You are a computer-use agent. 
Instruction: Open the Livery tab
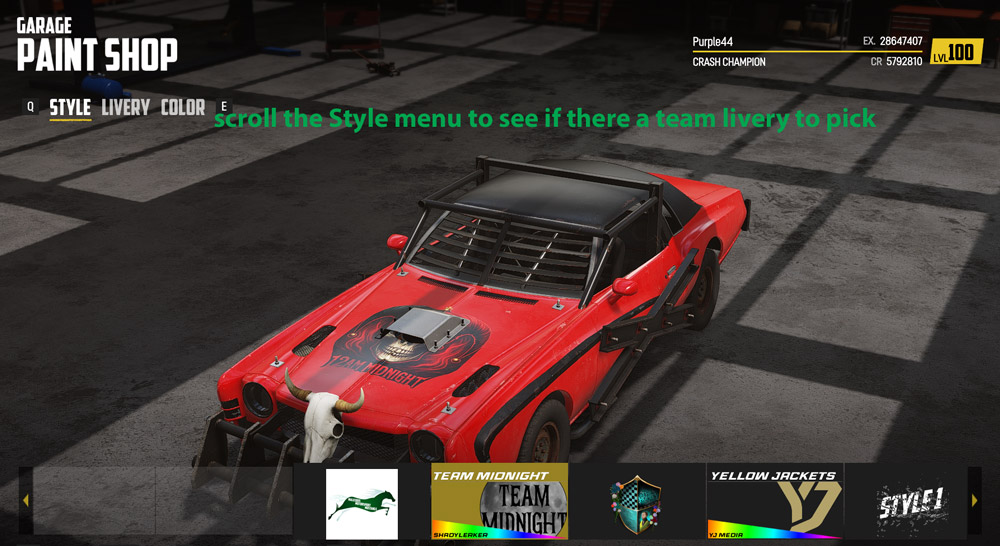[x=125, y=107]
